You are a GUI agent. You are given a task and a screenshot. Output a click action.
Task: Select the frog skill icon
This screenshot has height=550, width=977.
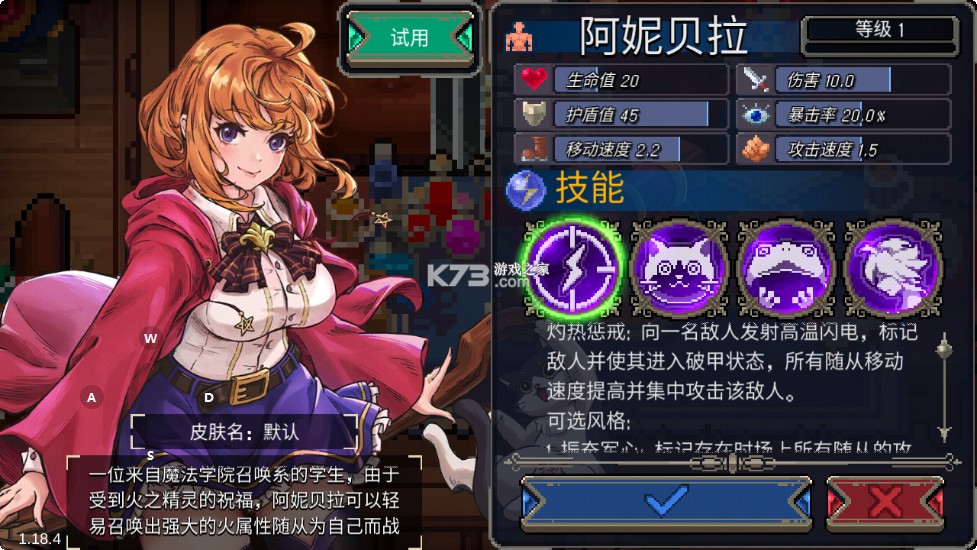(785, 267)
